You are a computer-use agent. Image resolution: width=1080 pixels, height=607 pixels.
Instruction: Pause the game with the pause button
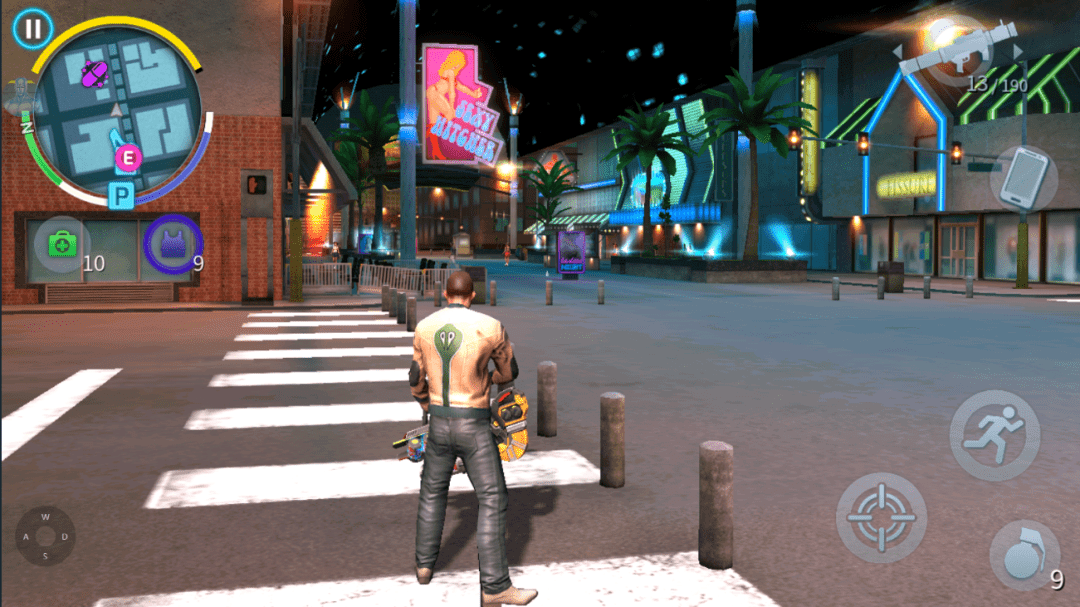33,28
